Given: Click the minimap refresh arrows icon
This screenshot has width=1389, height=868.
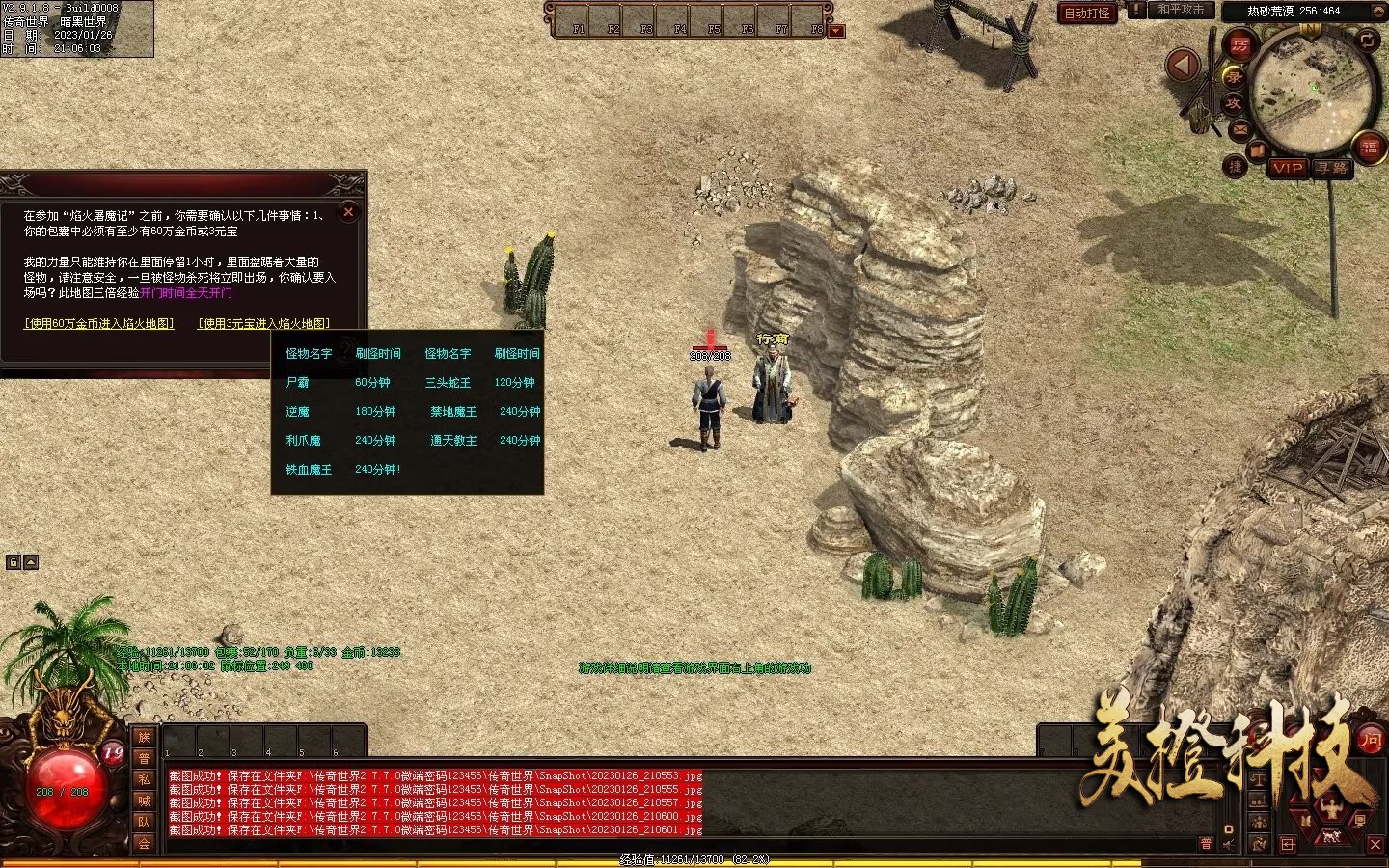Looking at the screenshot, I should (1369, 40).
